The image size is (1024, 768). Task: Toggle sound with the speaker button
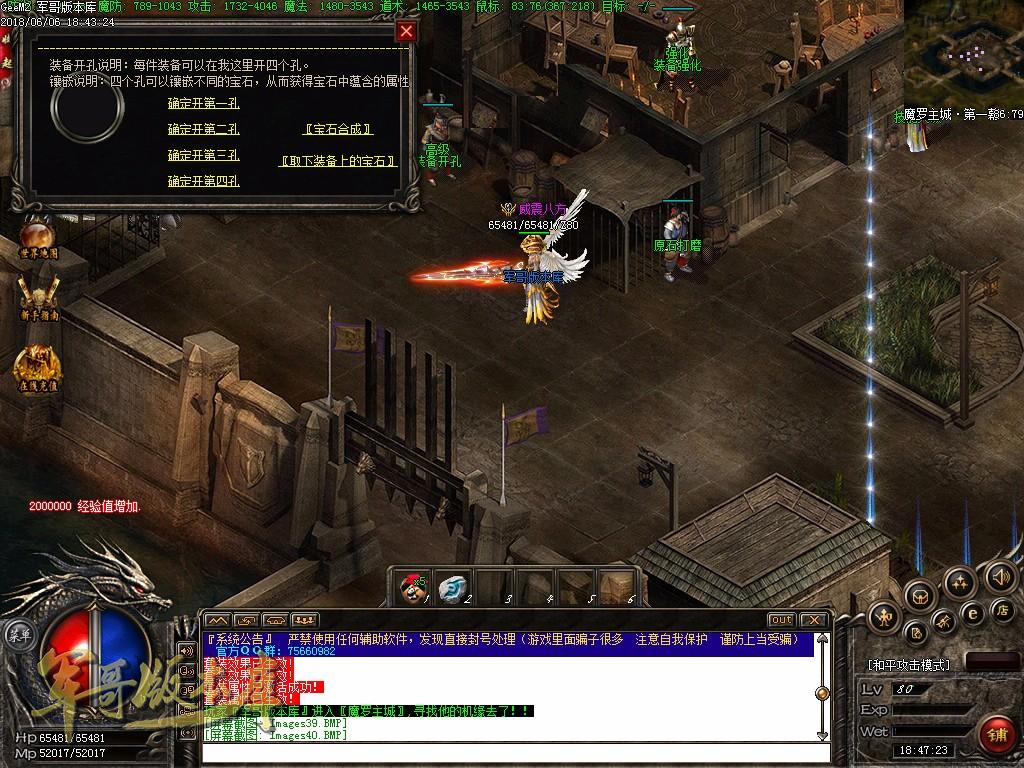(x=1001, y=576)
